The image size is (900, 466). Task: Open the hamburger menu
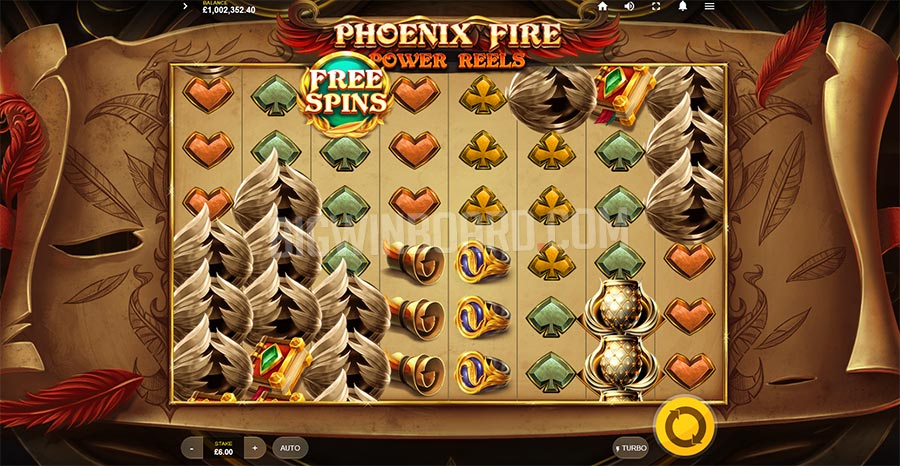point(709,6)
